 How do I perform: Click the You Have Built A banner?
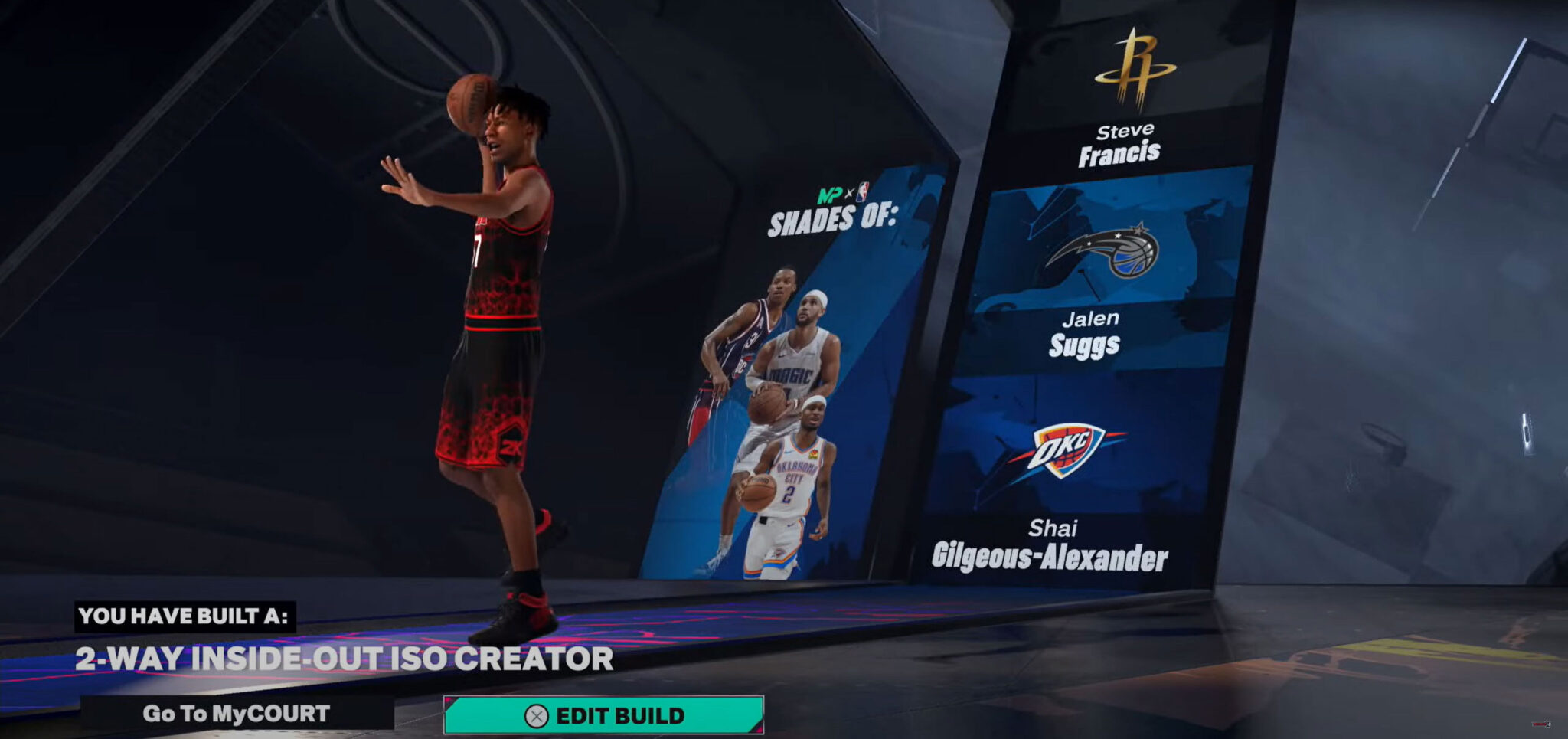coord(185,617)
